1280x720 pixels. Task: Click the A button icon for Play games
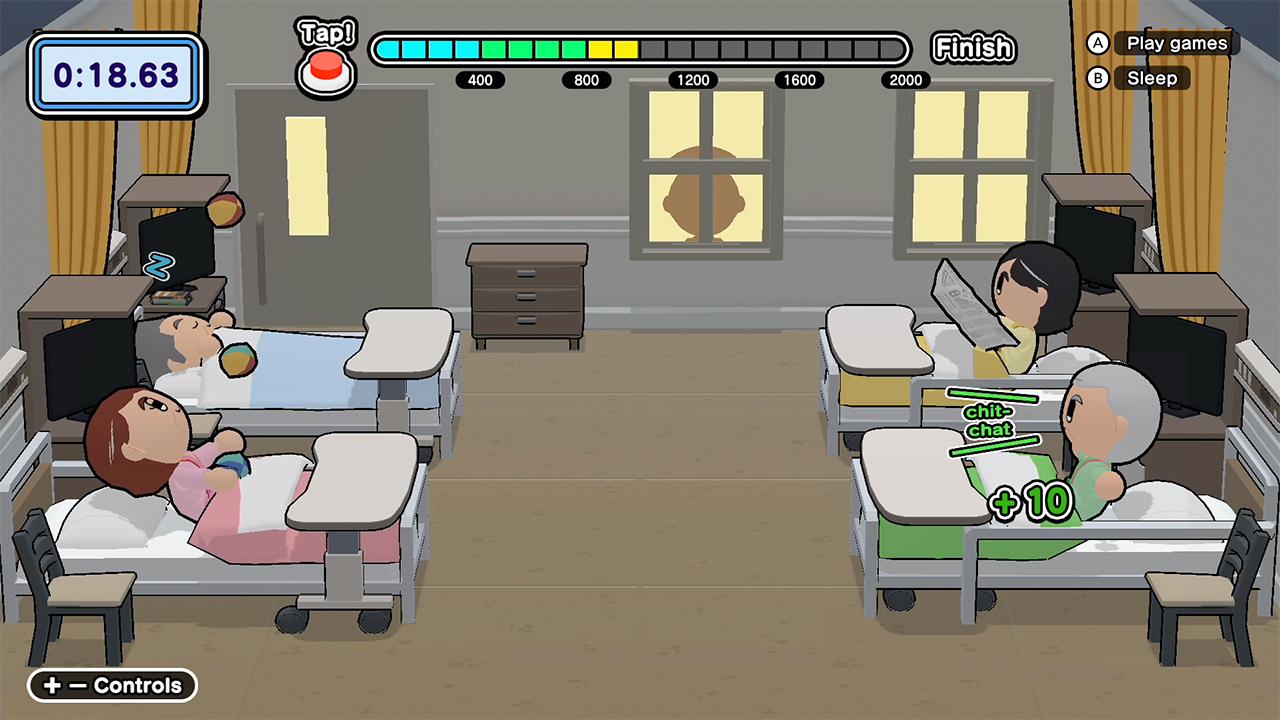[x=1097, y=43]
